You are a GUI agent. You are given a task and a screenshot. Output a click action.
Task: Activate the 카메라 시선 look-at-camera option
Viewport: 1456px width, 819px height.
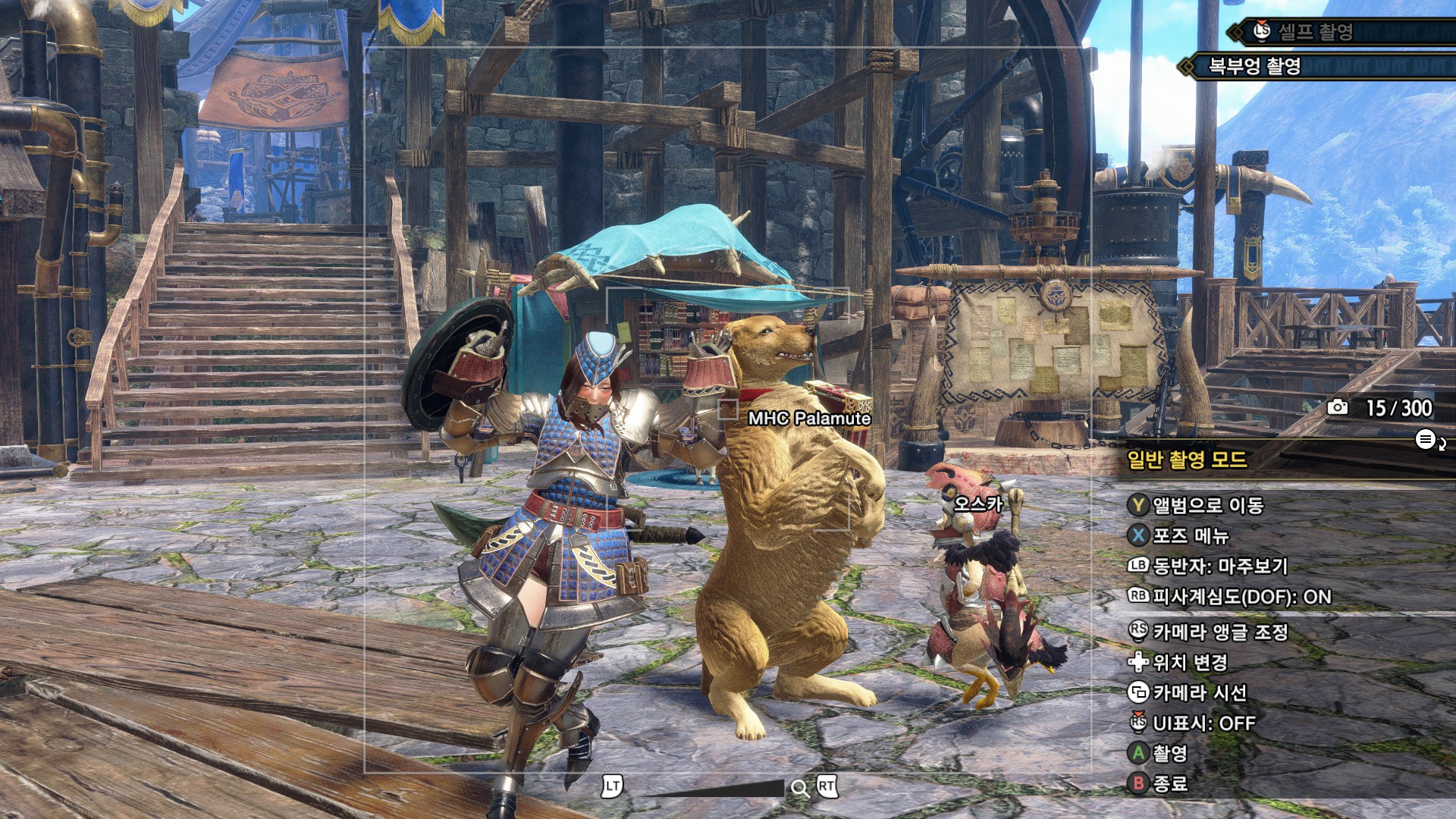(x=1199, y=692)
